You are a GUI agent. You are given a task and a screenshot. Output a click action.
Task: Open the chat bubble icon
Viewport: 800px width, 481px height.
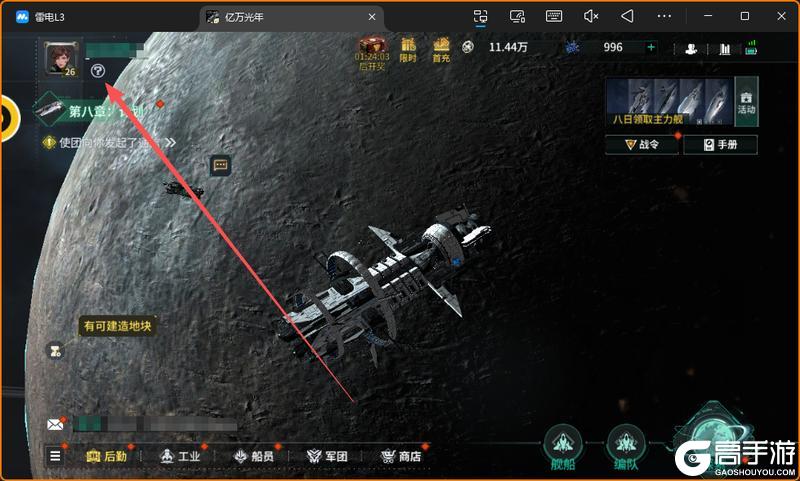click(x=221, y=165)
